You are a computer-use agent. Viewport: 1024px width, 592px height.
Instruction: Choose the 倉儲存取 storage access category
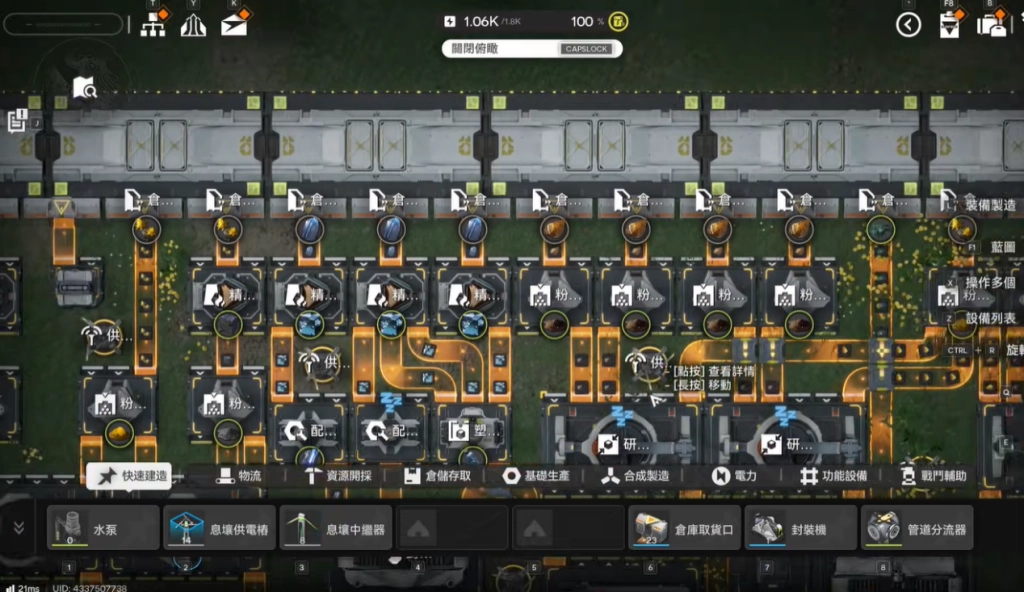(x=438, y=476)
